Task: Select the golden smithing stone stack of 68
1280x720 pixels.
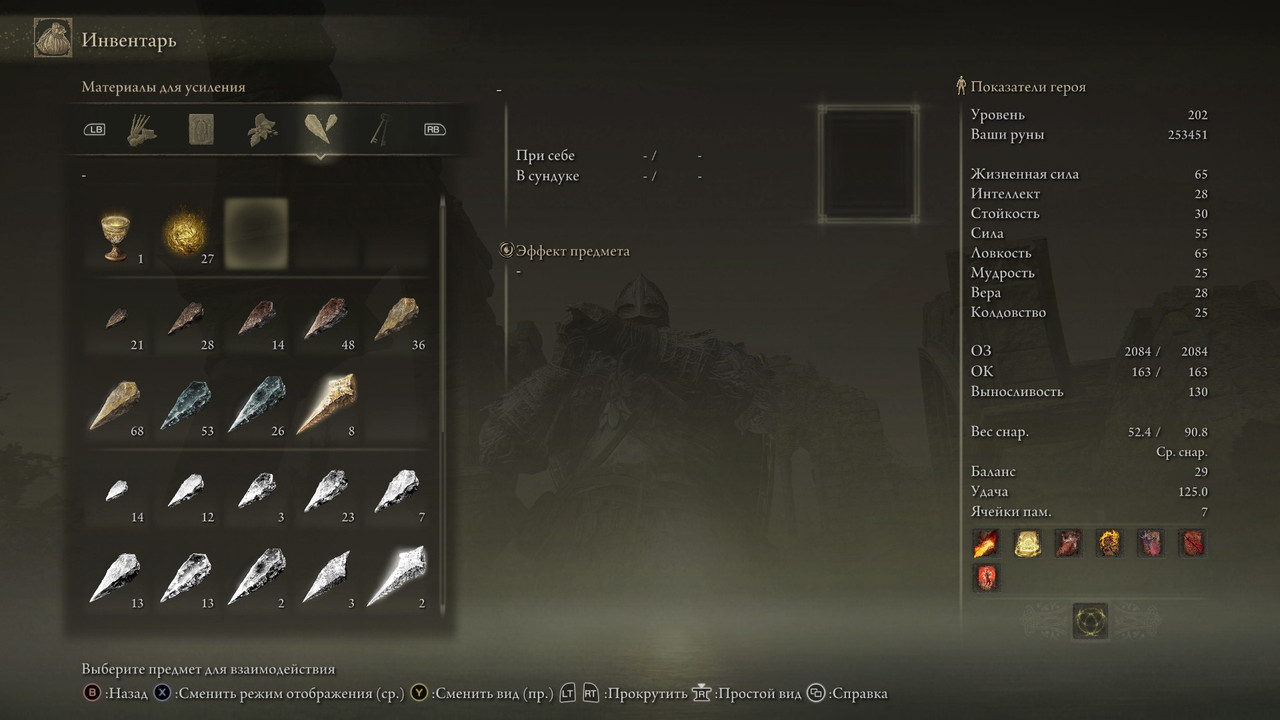Action: (116, 405)
